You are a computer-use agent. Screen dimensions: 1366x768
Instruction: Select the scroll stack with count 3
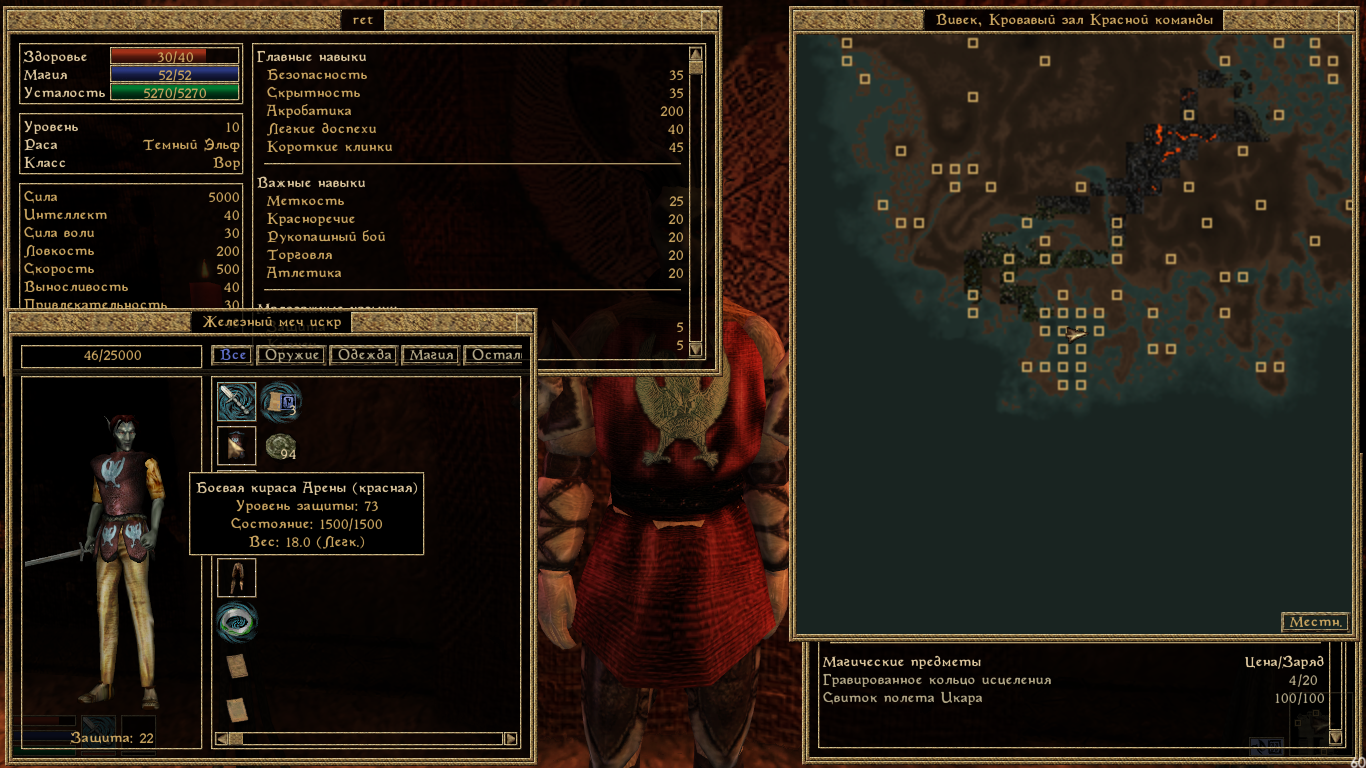[x=280, y=402]
